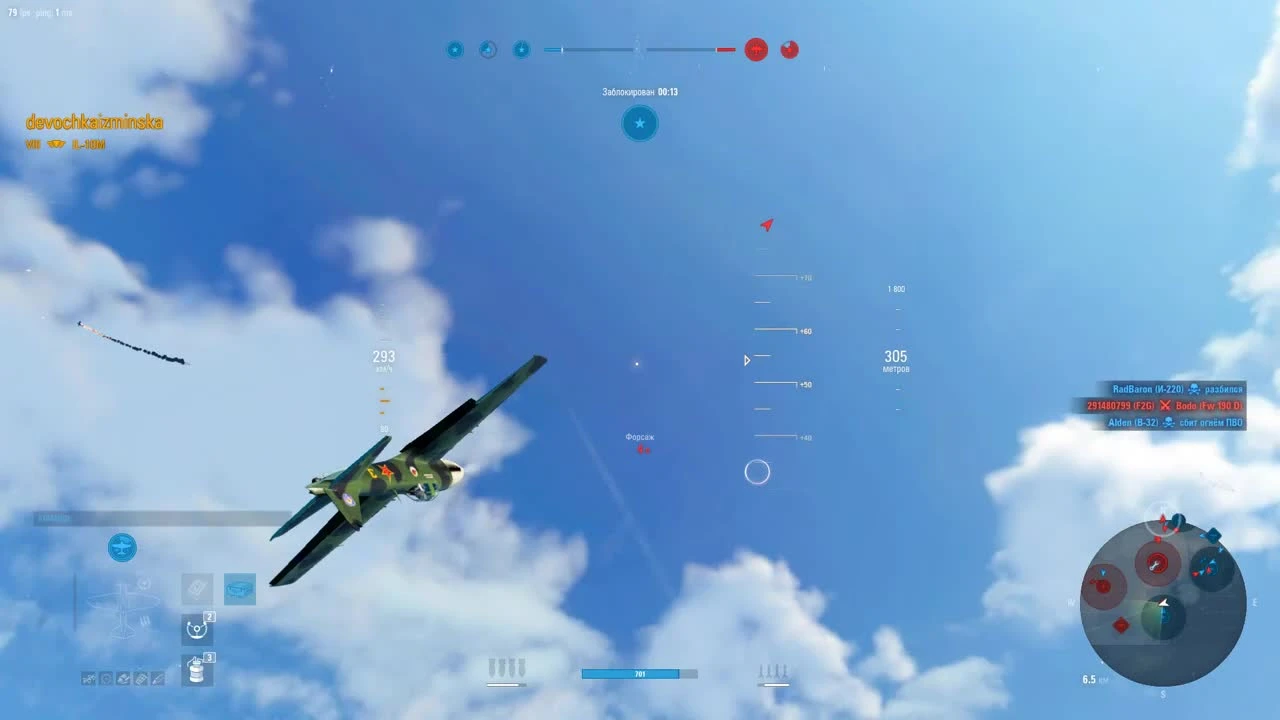This screenshot has height=720, width=1280.
Task: Click the locked enemy target star marker
Action: click(x=639, y=124)
